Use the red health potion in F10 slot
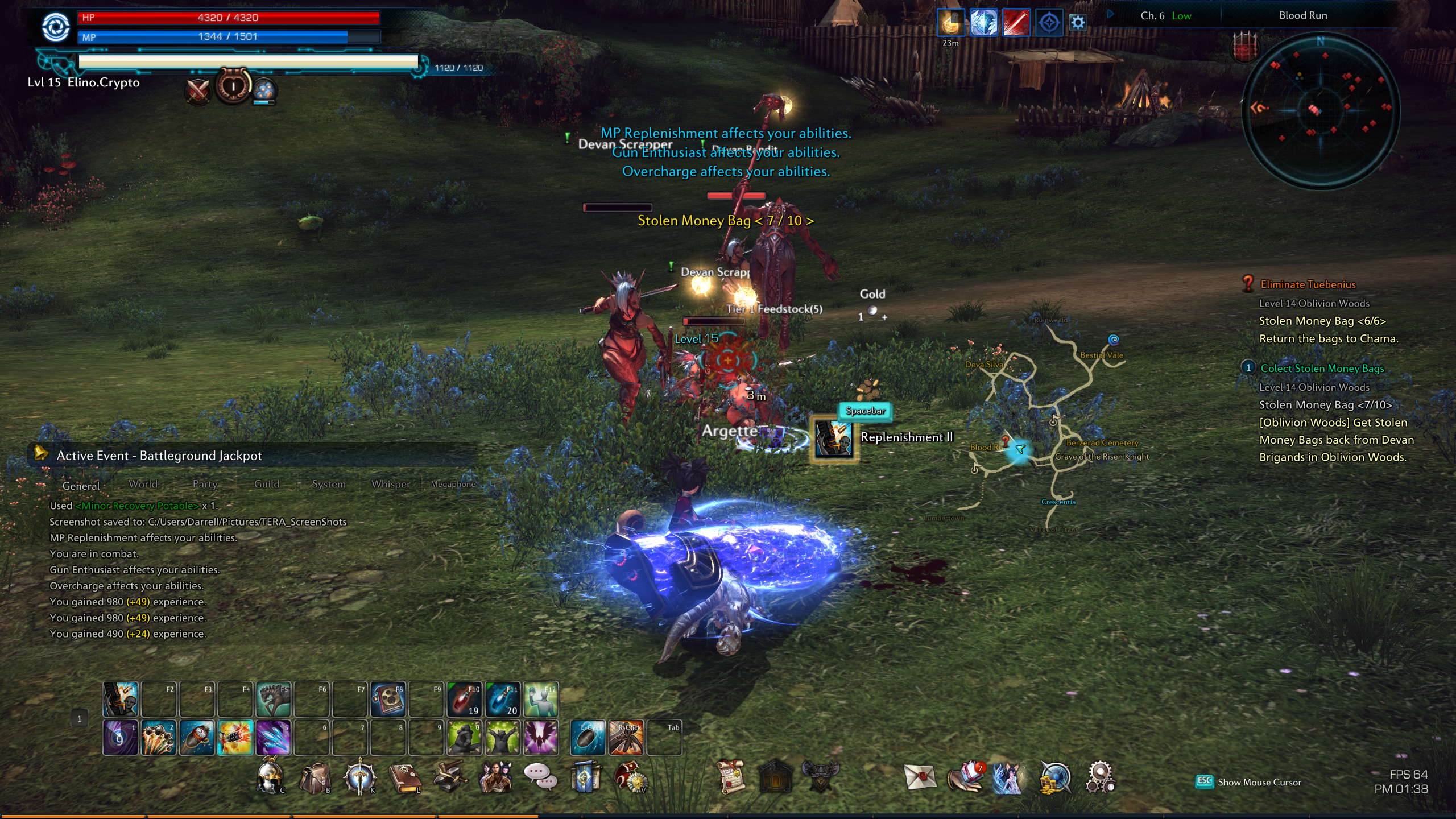Screen dimensions: 1456x819 click(465, 699)
